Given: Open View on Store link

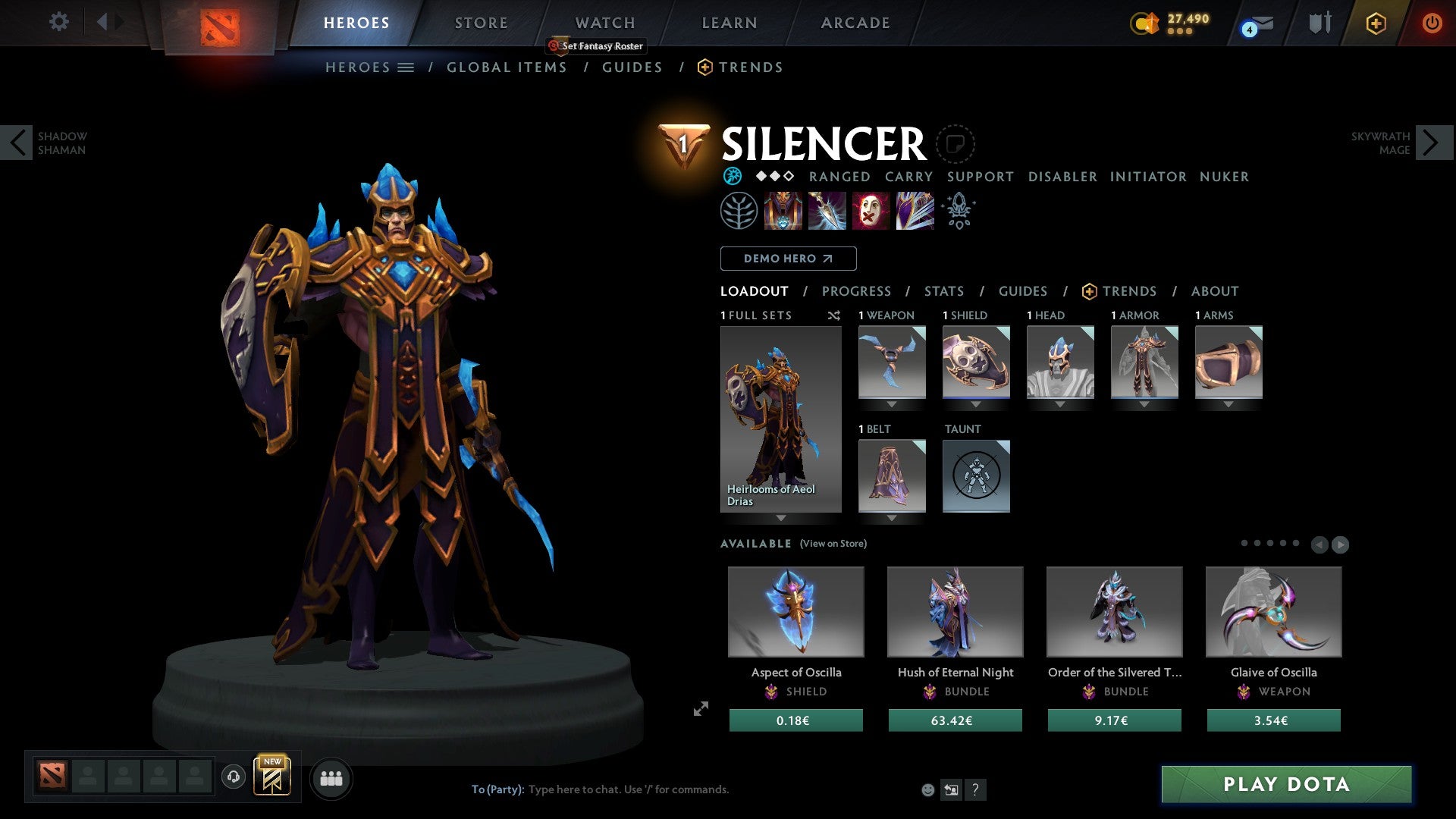Looking at the screenshot, I should click(833, 544).
